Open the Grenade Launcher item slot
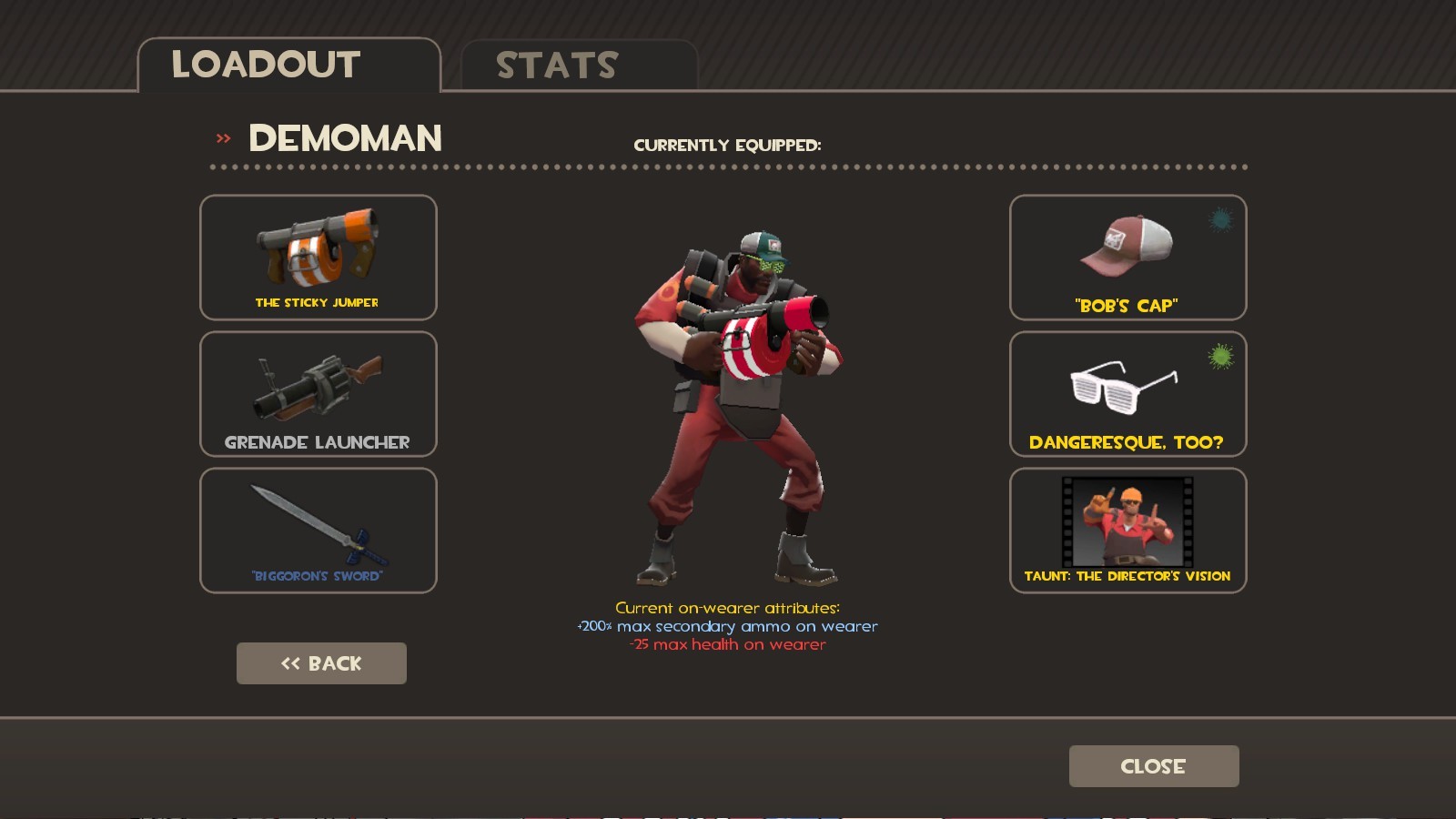 (x=318, y=393)
